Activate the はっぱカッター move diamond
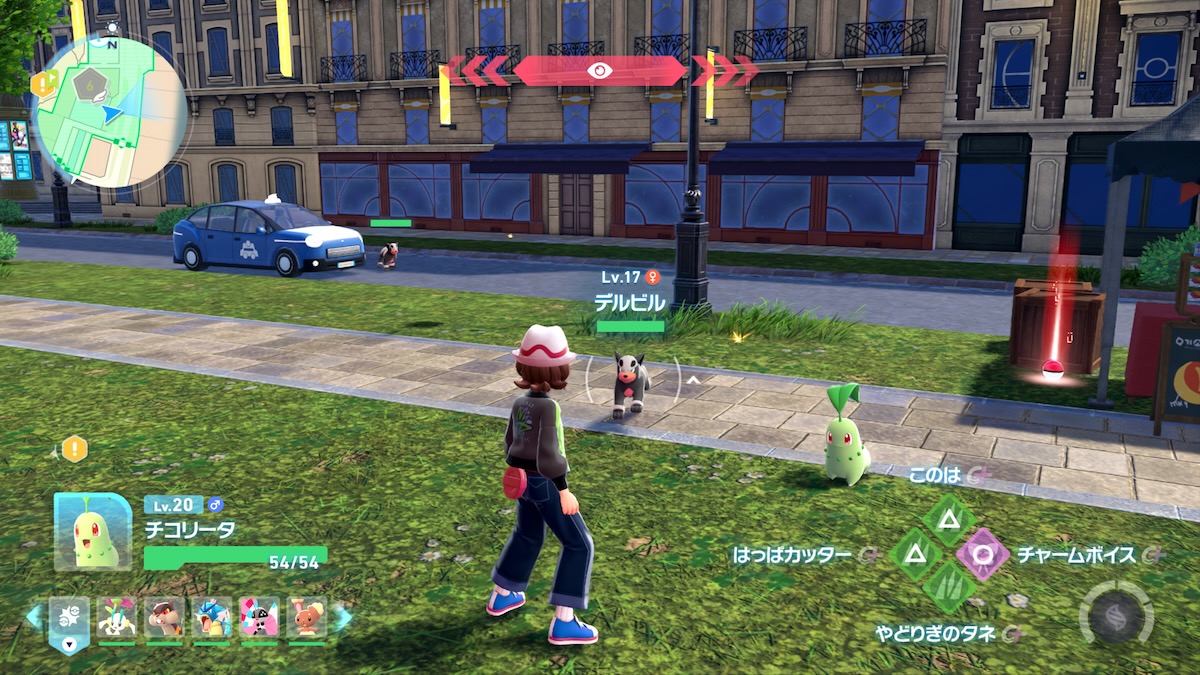Screen dimensions: 1200x675 click(912, 553)
